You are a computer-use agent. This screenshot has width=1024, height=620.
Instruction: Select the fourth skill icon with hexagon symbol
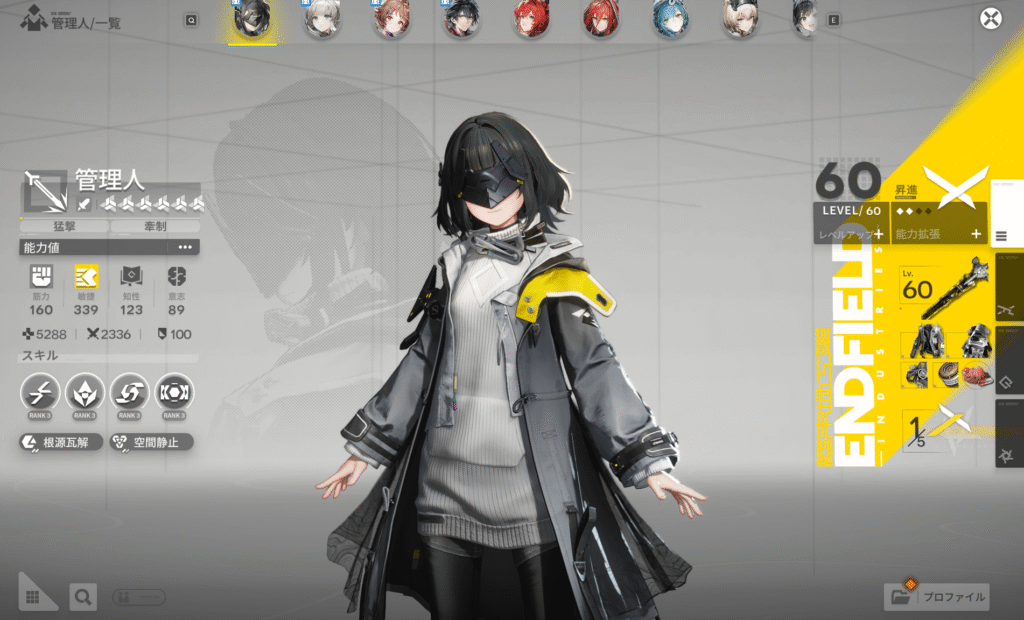point(174,392)
